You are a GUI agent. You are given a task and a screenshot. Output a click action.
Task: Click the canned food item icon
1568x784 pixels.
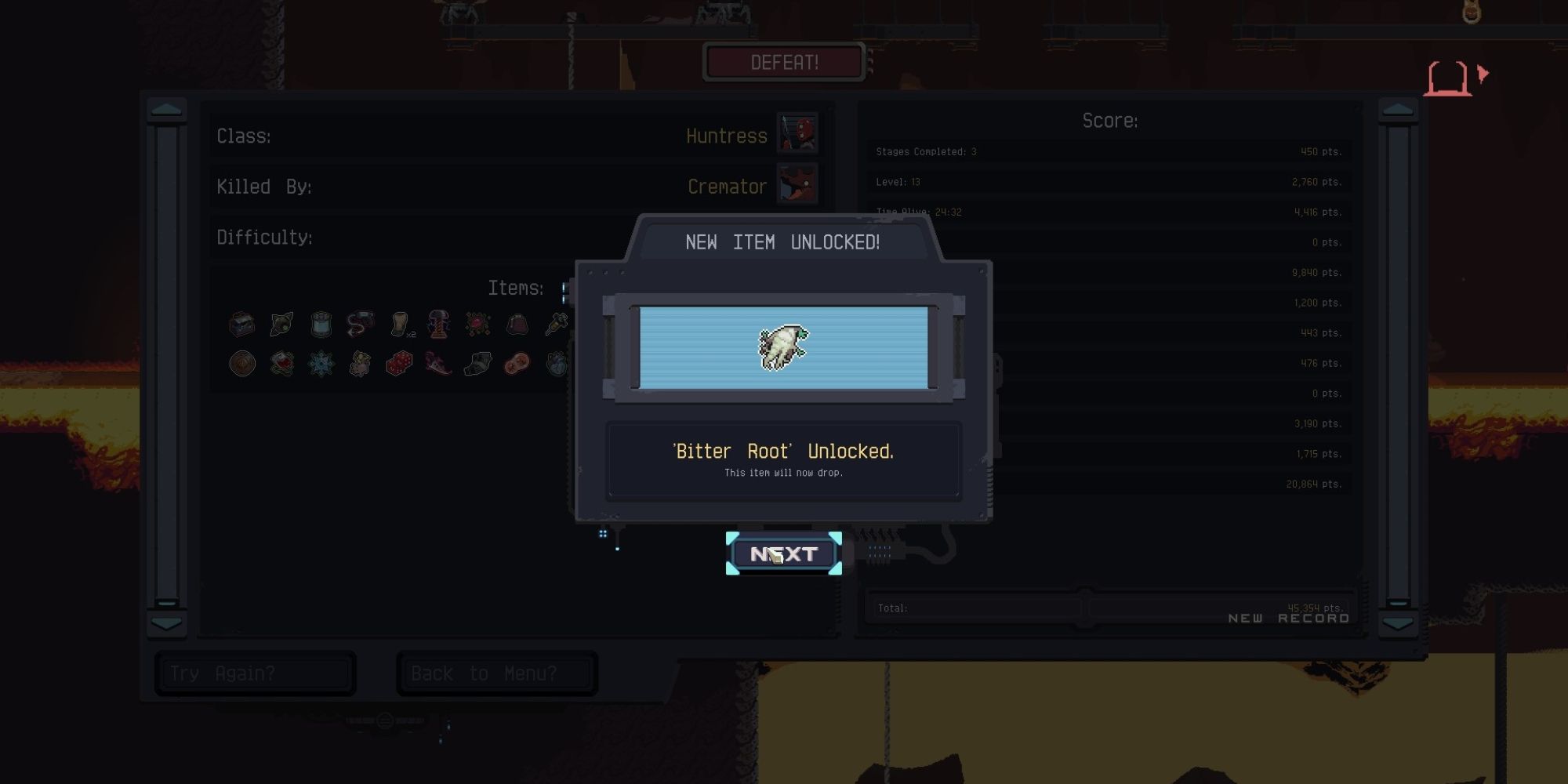pos(321,325)
